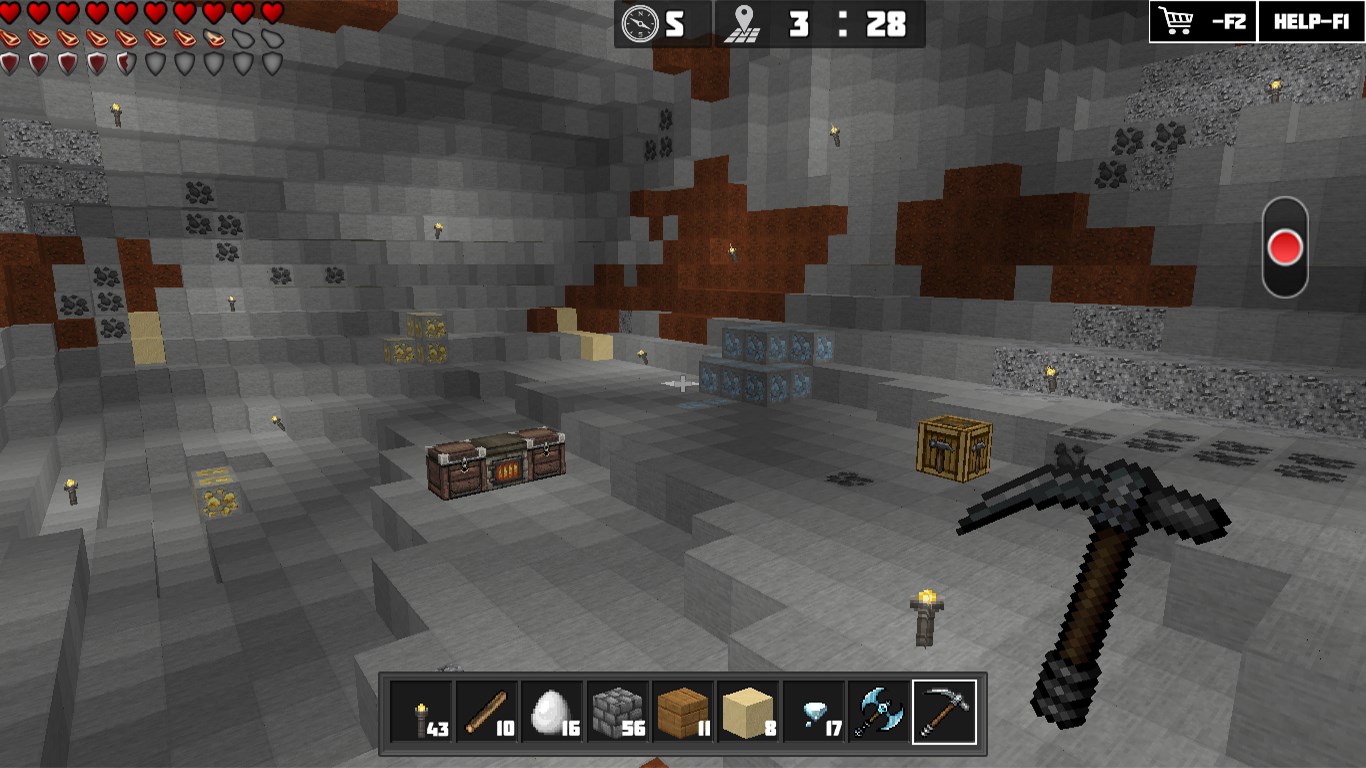The width and height of the screenshot is (1366, 768).
Task: Select the wooden planks block in the hotbar
Action: (x=681, y=713)
